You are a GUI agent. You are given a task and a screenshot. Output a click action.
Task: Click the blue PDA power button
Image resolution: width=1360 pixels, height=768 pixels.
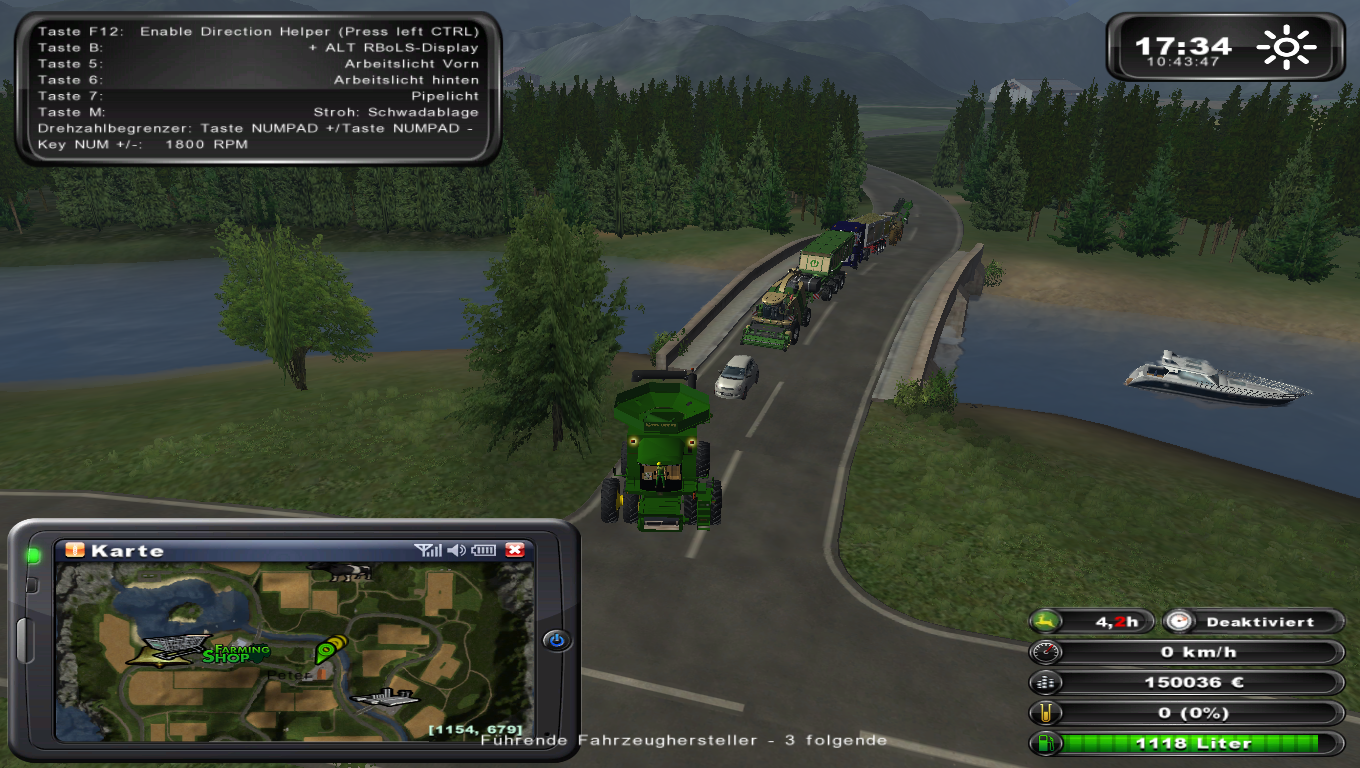(x=557, y=640)
